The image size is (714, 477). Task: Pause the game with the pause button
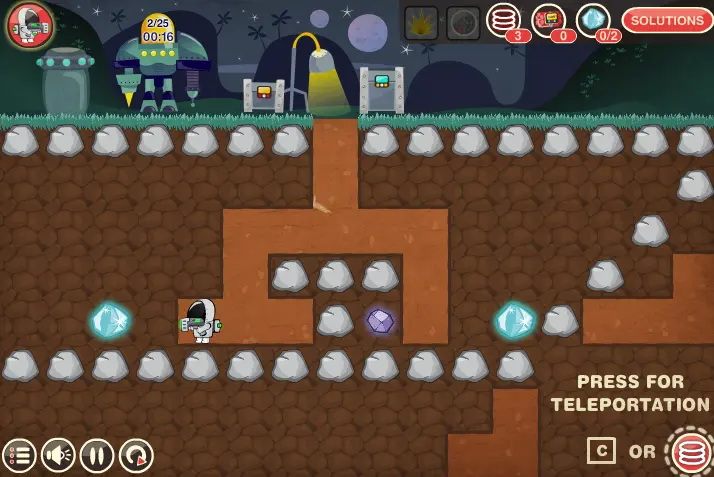pyautogui.click(x=97, y=455)
